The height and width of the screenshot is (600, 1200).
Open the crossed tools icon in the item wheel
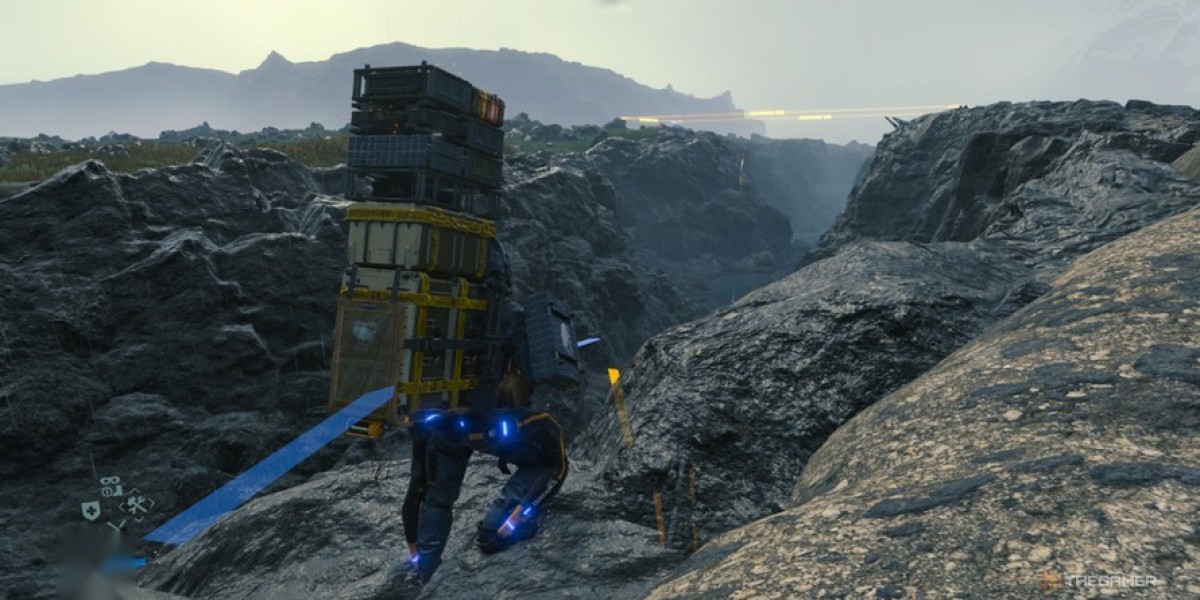pos(136,504)
